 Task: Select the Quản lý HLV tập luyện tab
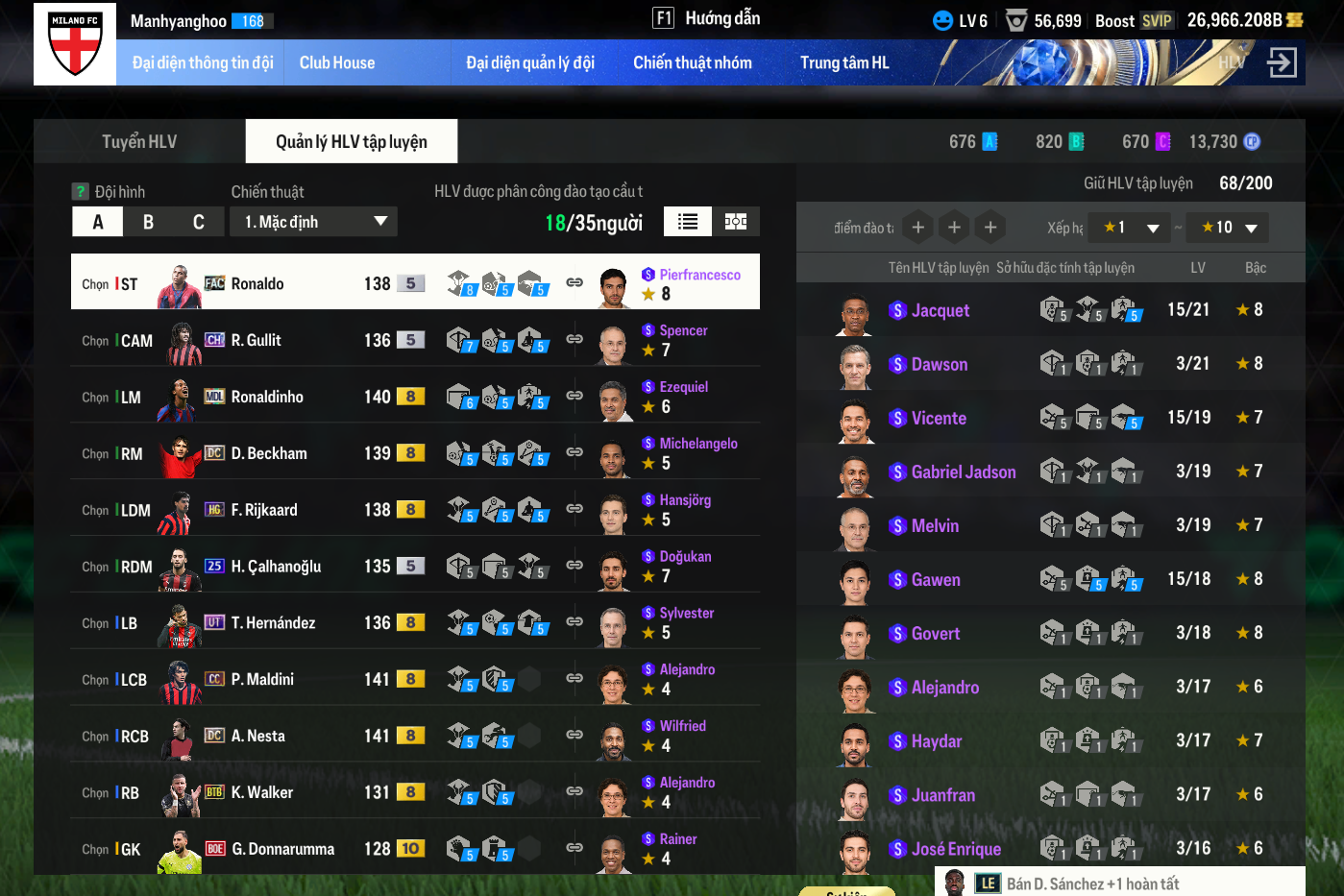351,142
